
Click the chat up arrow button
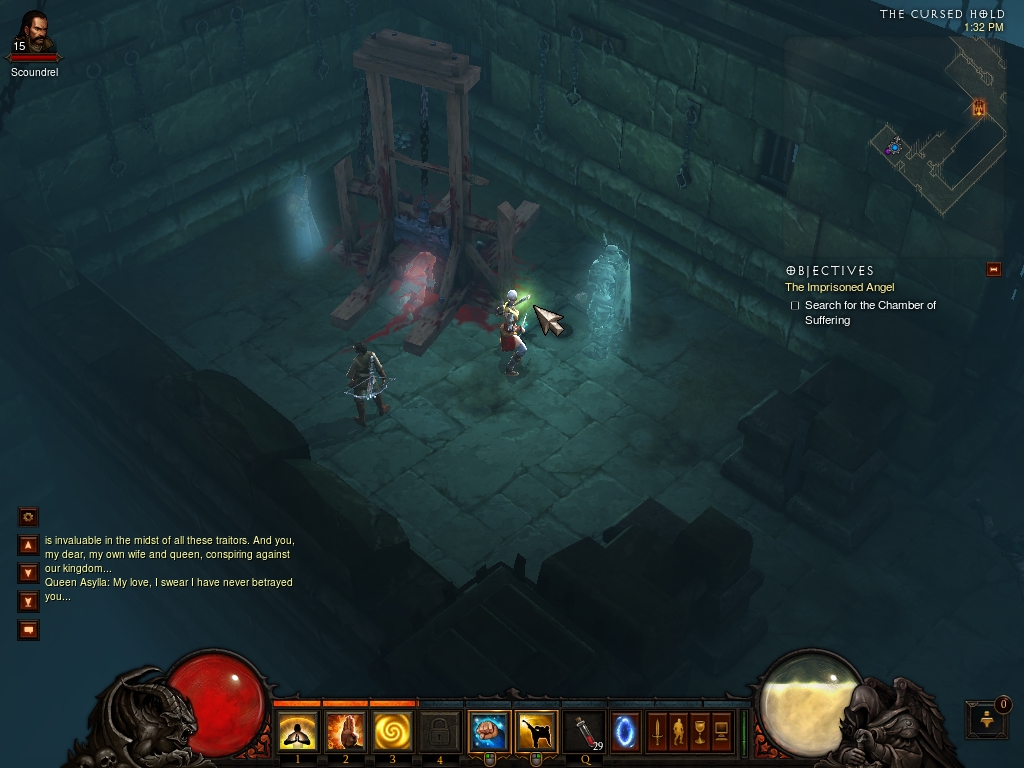pyautogui.click(x=29, y=545)
